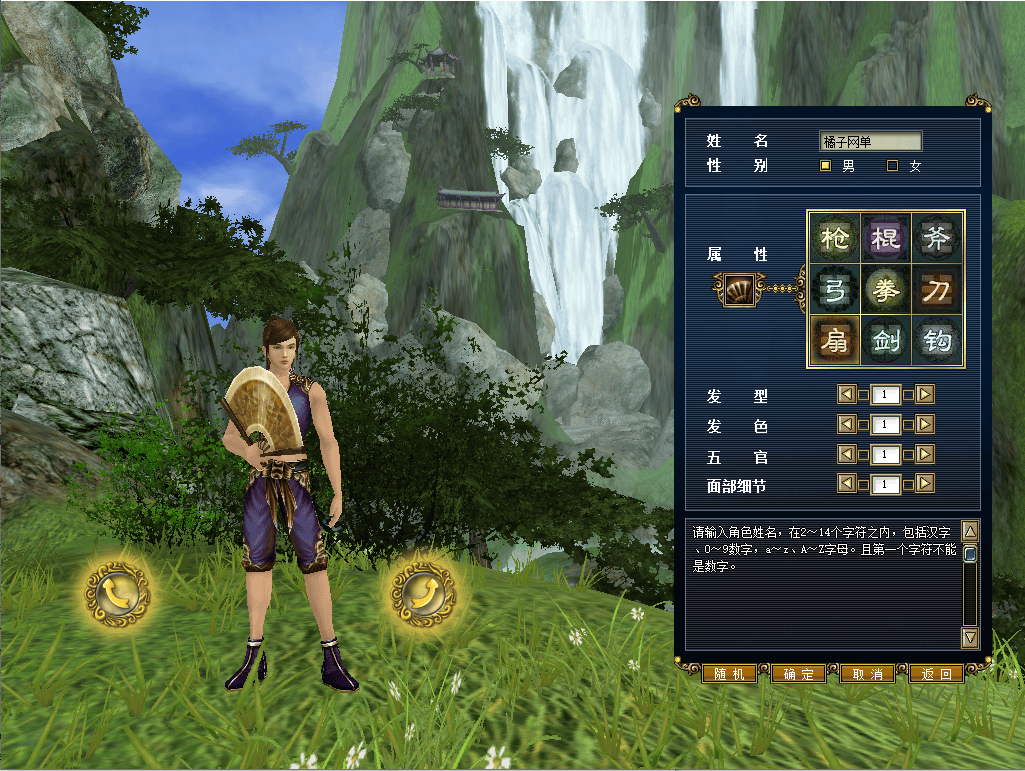Choose the staff (棍) weapon attribute
The image size is (1025, 771).
tap(886, 238)
